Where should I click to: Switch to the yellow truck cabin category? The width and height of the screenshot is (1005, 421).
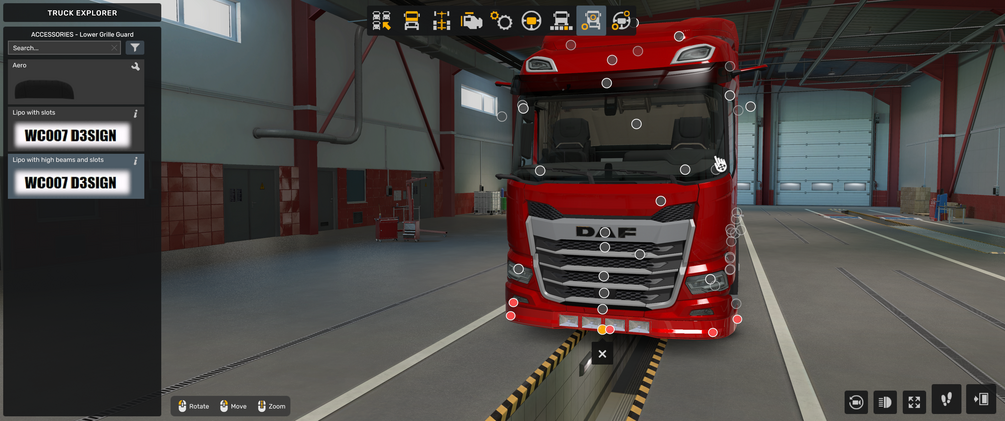coord(411,21)
